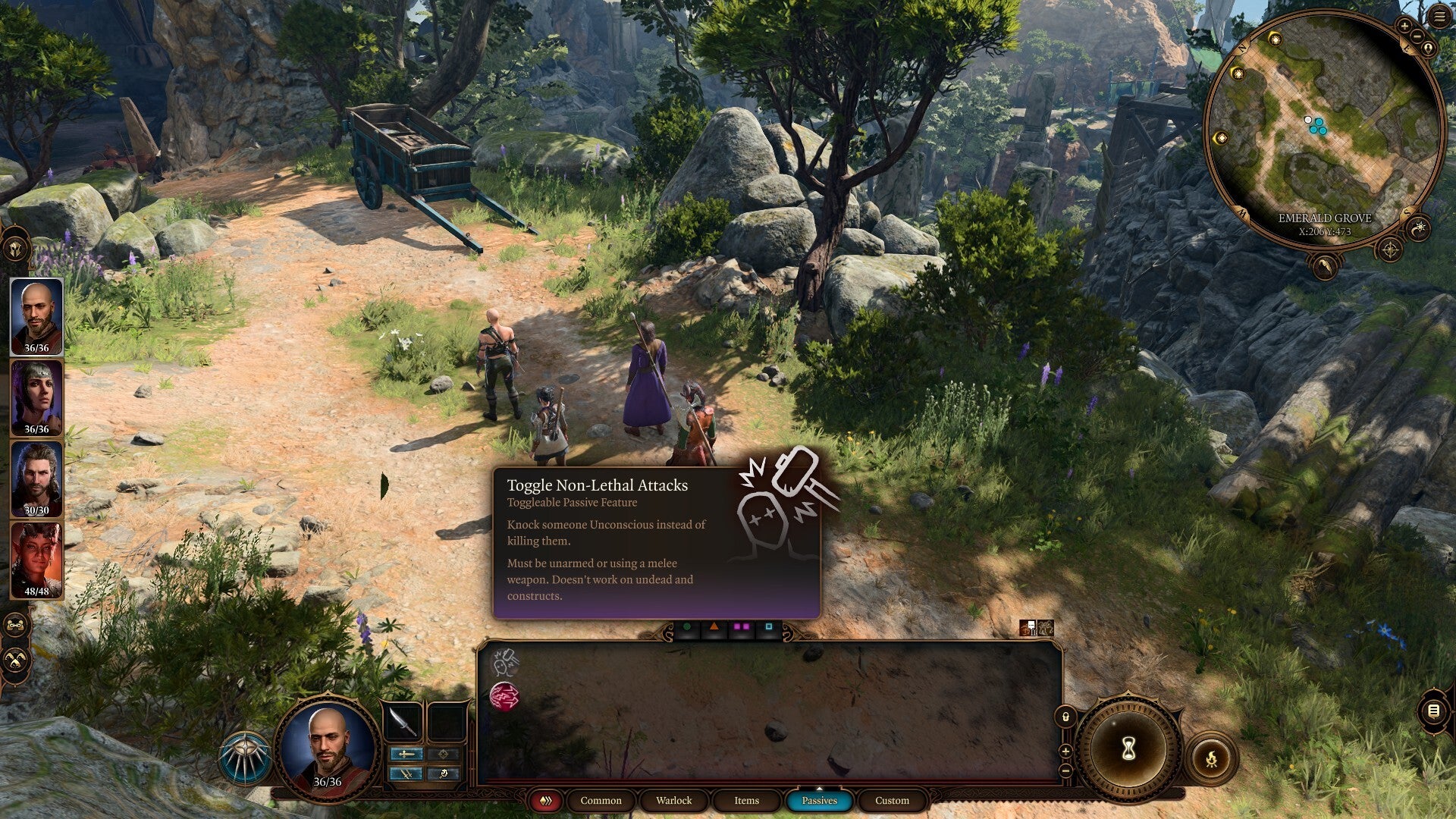Click the red double-chevron tab left of Common
Viewport: 1456px width, 819px height.
click(x=548, y=800)
